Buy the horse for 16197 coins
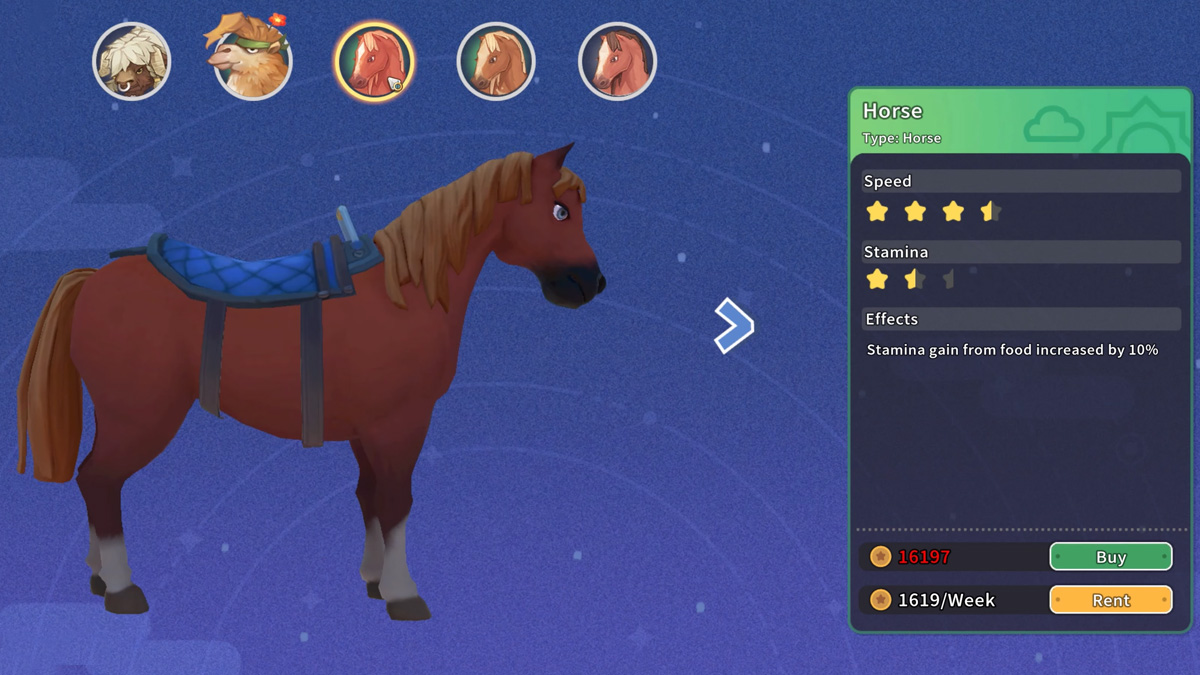Image resolution: width=1200 pixels, height=675 pixels. pos(1110,557)
